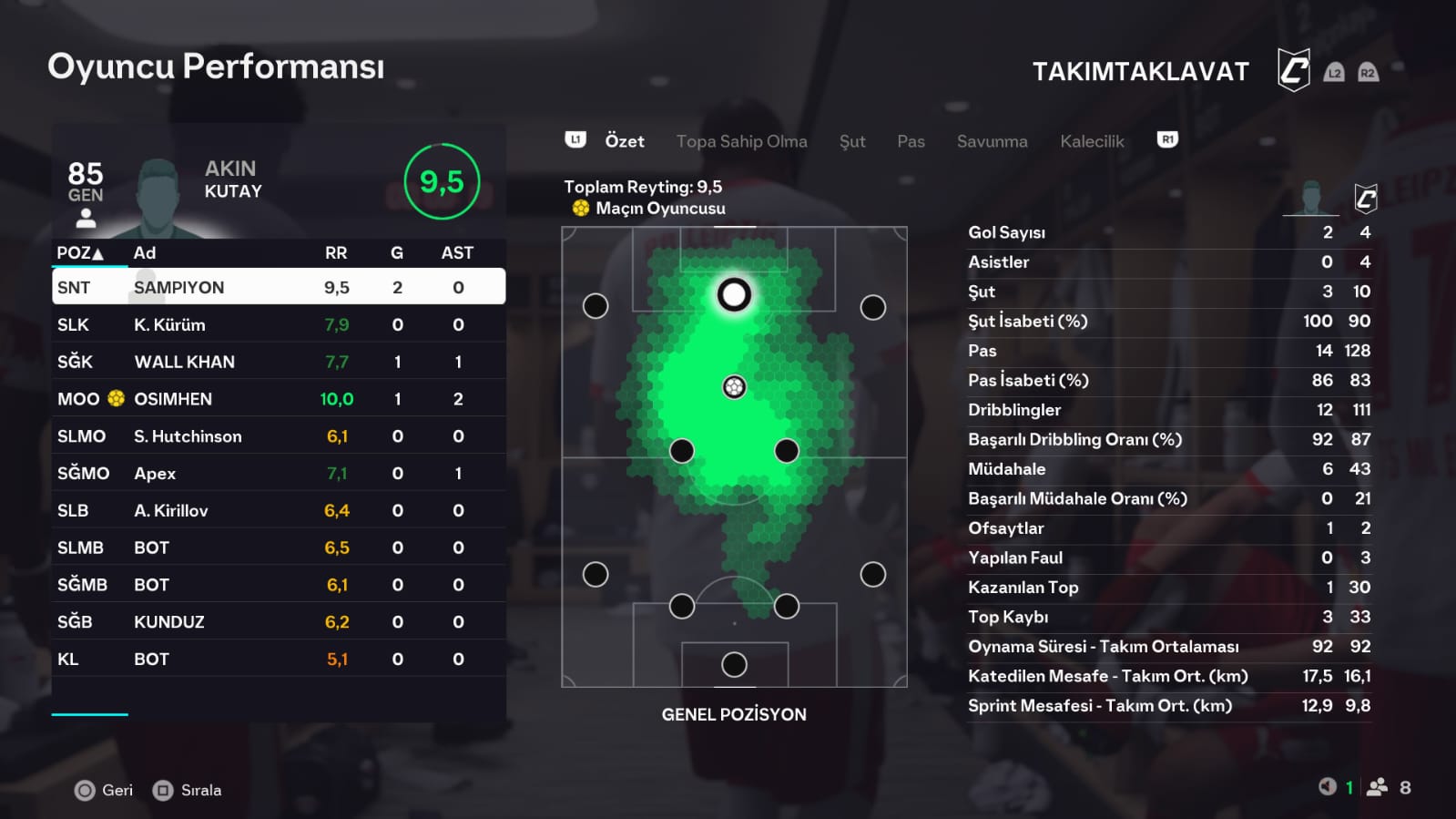Sort the list by POZ column
1456x819 pixels.
pos(80,252)
